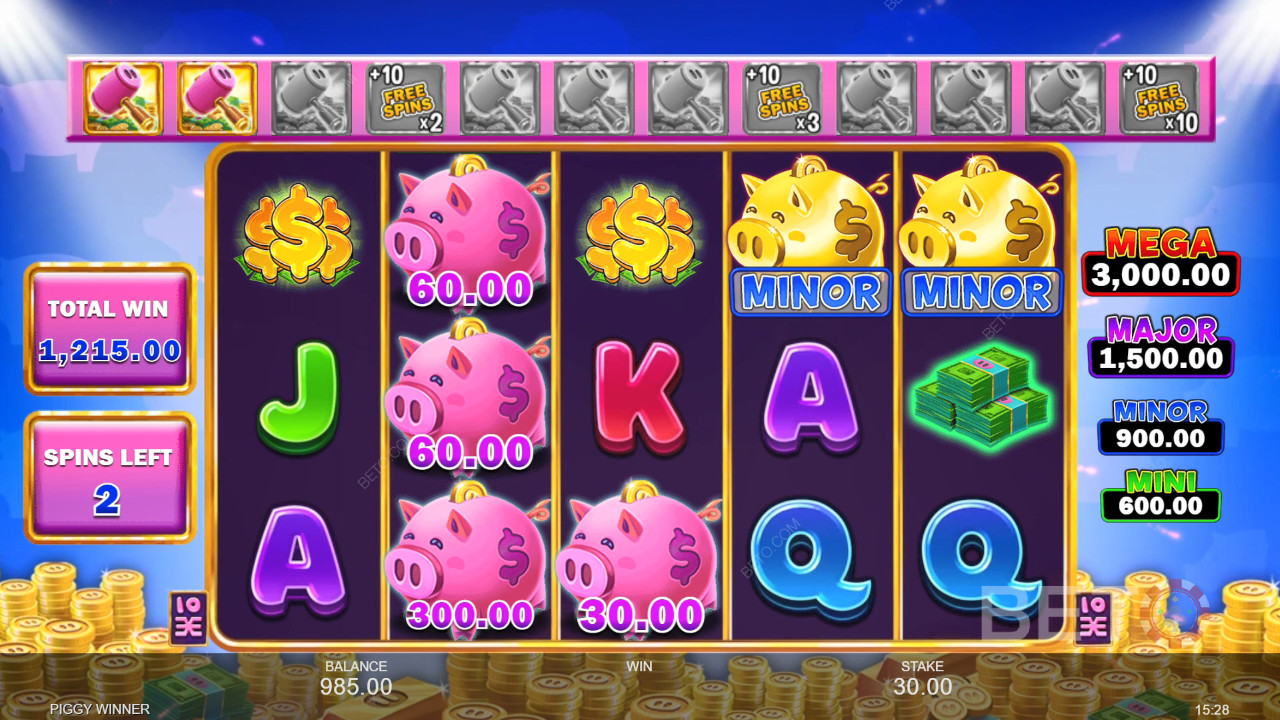Click the right 10x multiplier badge
Image resolution: width=1280 pixels, height=720 pixels.
[1094, 617]
